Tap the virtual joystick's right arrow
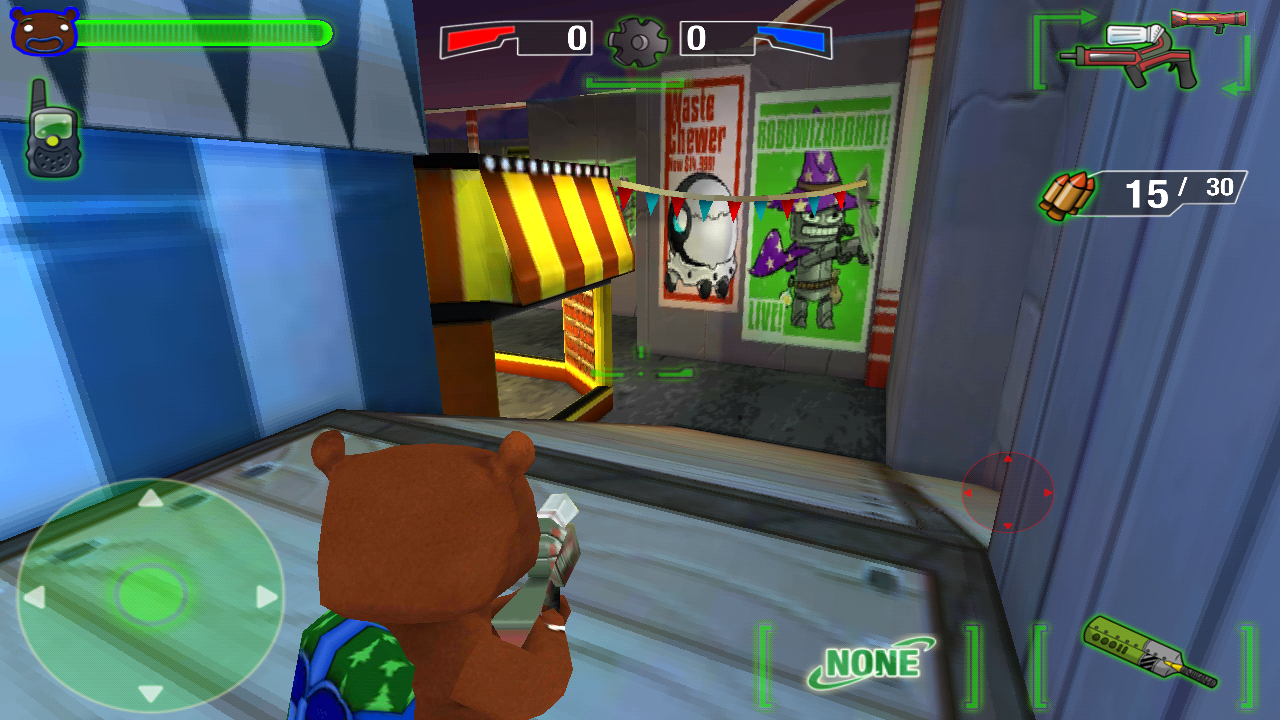 coord(267,598)
